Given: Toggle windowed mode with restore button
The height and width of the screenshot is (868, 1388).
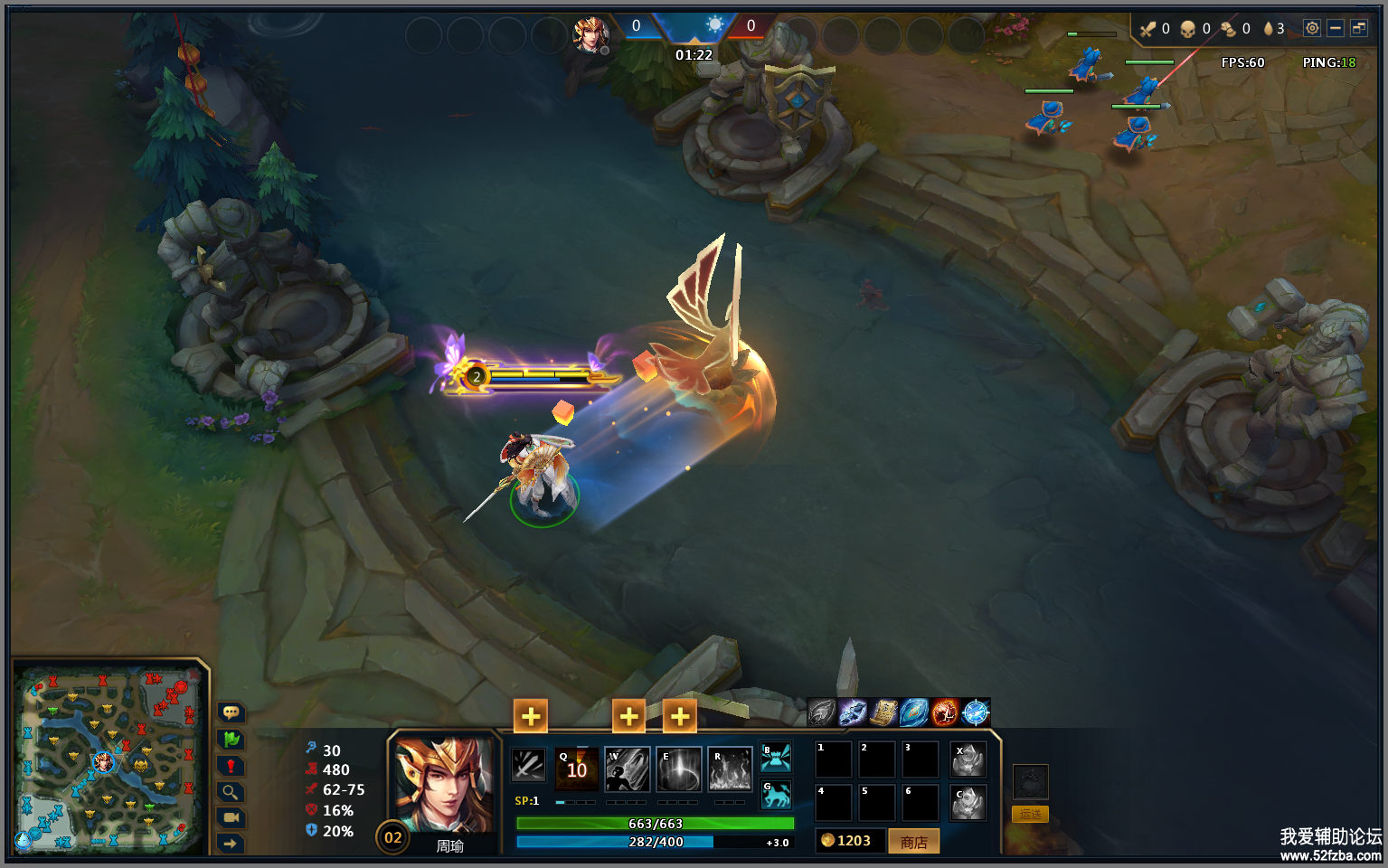Looking at the screenshot, I should (1358, 28).
